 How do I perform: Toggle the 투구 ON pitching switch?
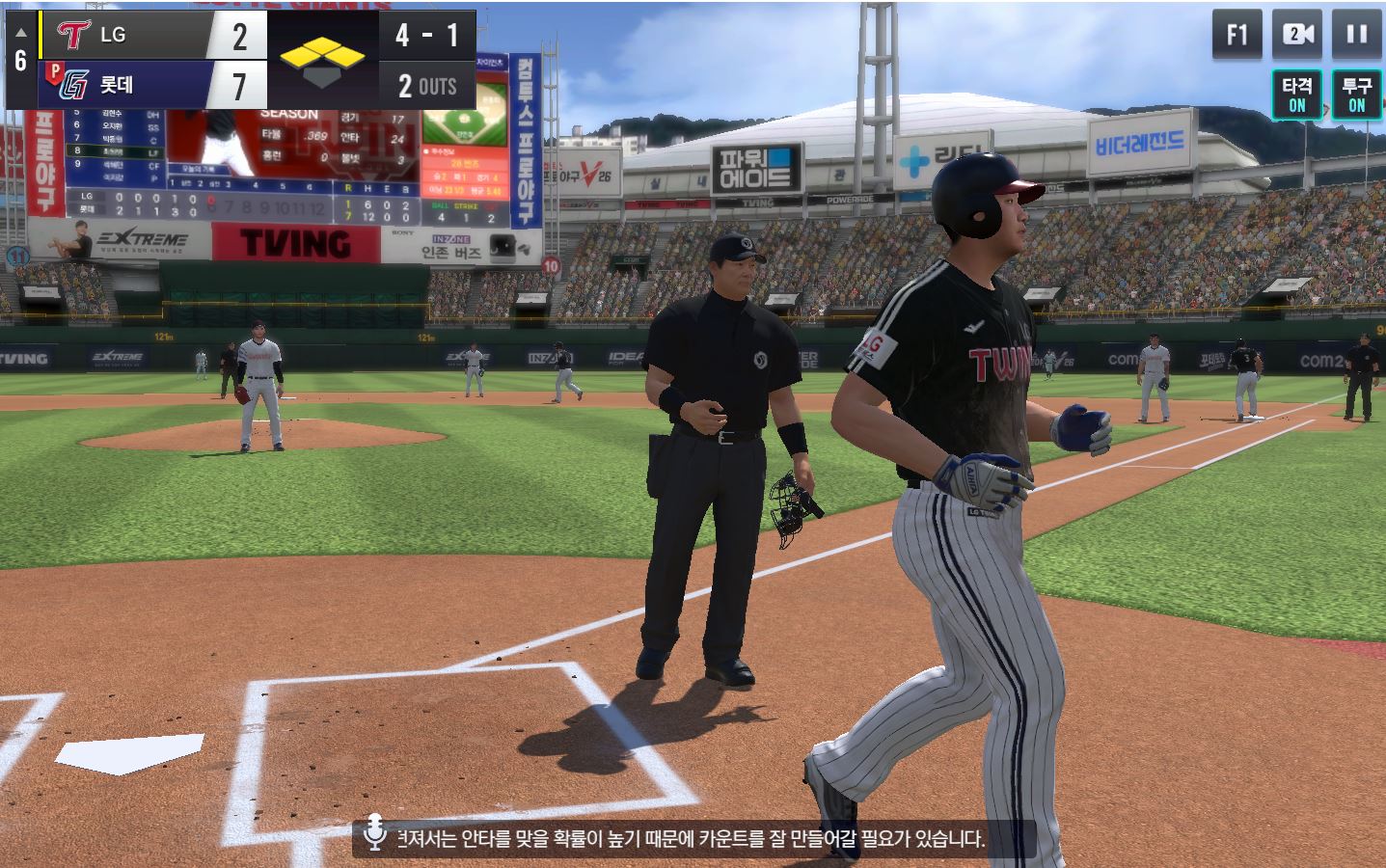(1356, 95)
